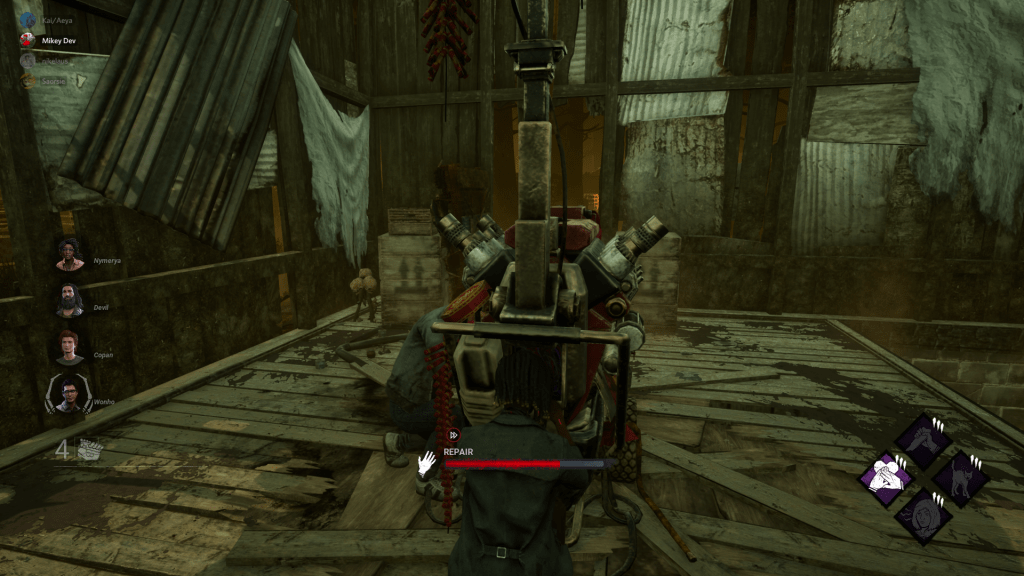The width and height of the screenshot is (1024, 576).
Task: Choose Copan's survivor portrait
Action: pyautogui.click(x=70, y=346)
